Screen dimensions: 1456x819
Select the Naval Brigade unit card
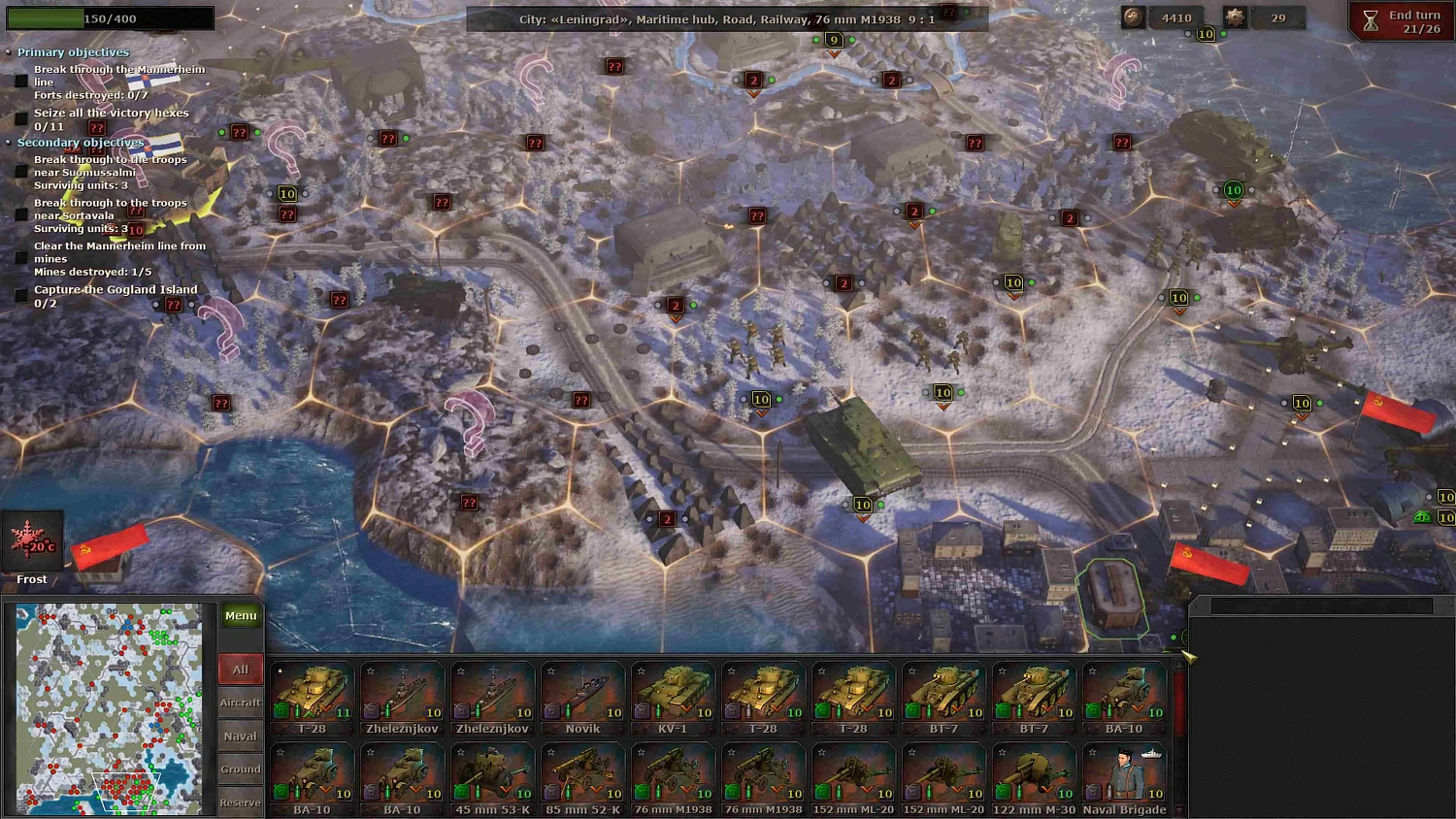point(1123,776)
